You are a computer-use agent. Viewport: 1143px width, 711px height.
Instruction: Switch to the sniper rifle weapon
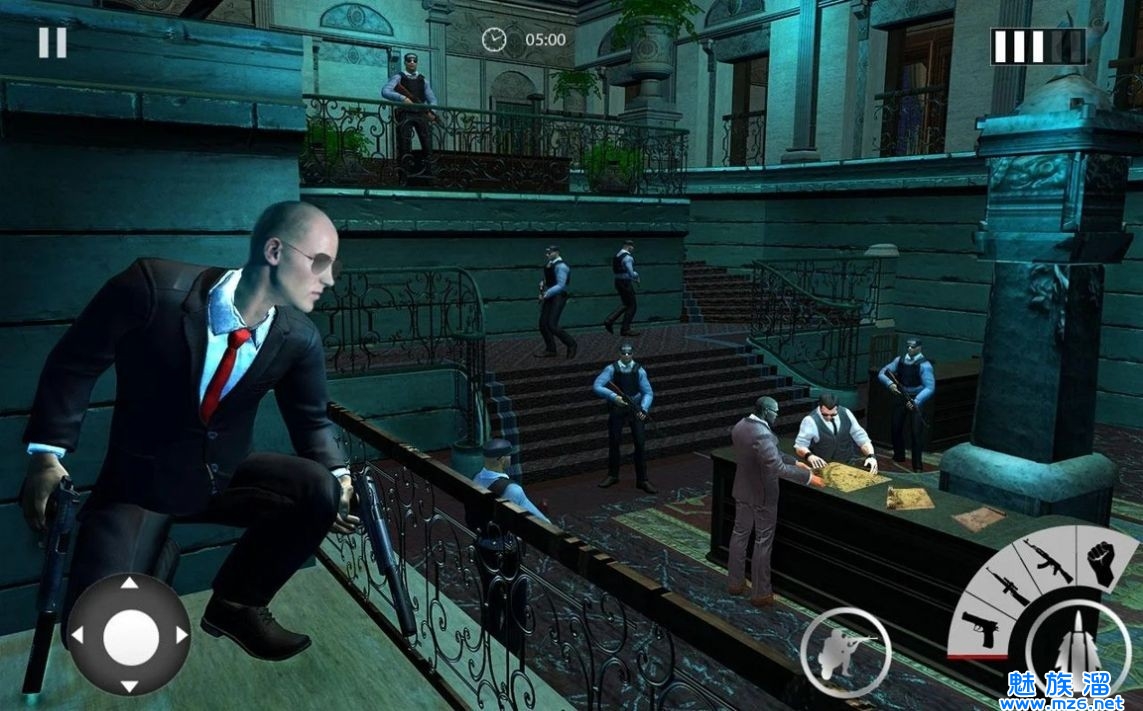tap(1006, 587)
